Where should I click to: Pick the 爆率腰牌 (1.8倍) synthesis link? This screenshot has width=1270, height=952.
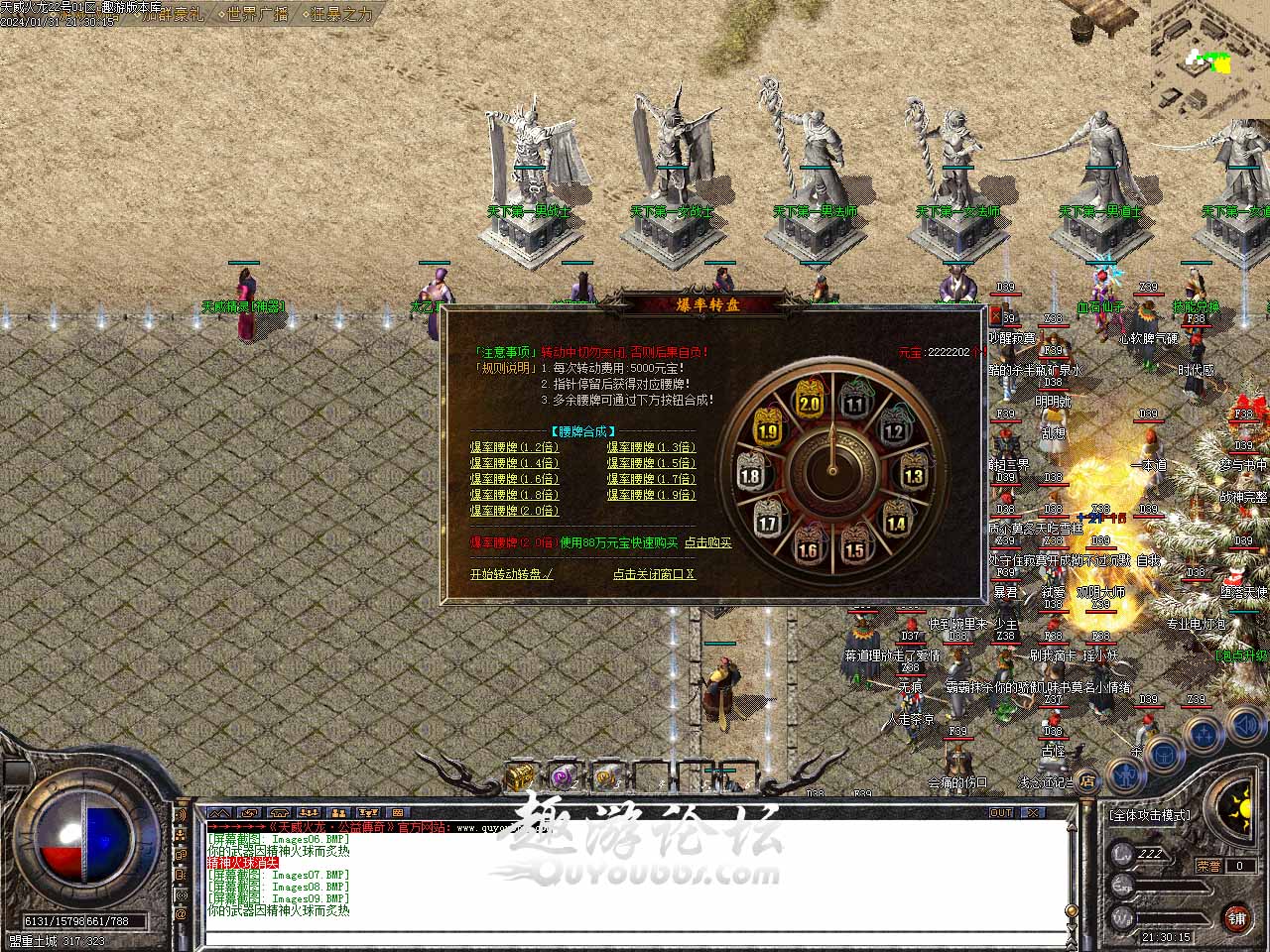pos(514,495)
